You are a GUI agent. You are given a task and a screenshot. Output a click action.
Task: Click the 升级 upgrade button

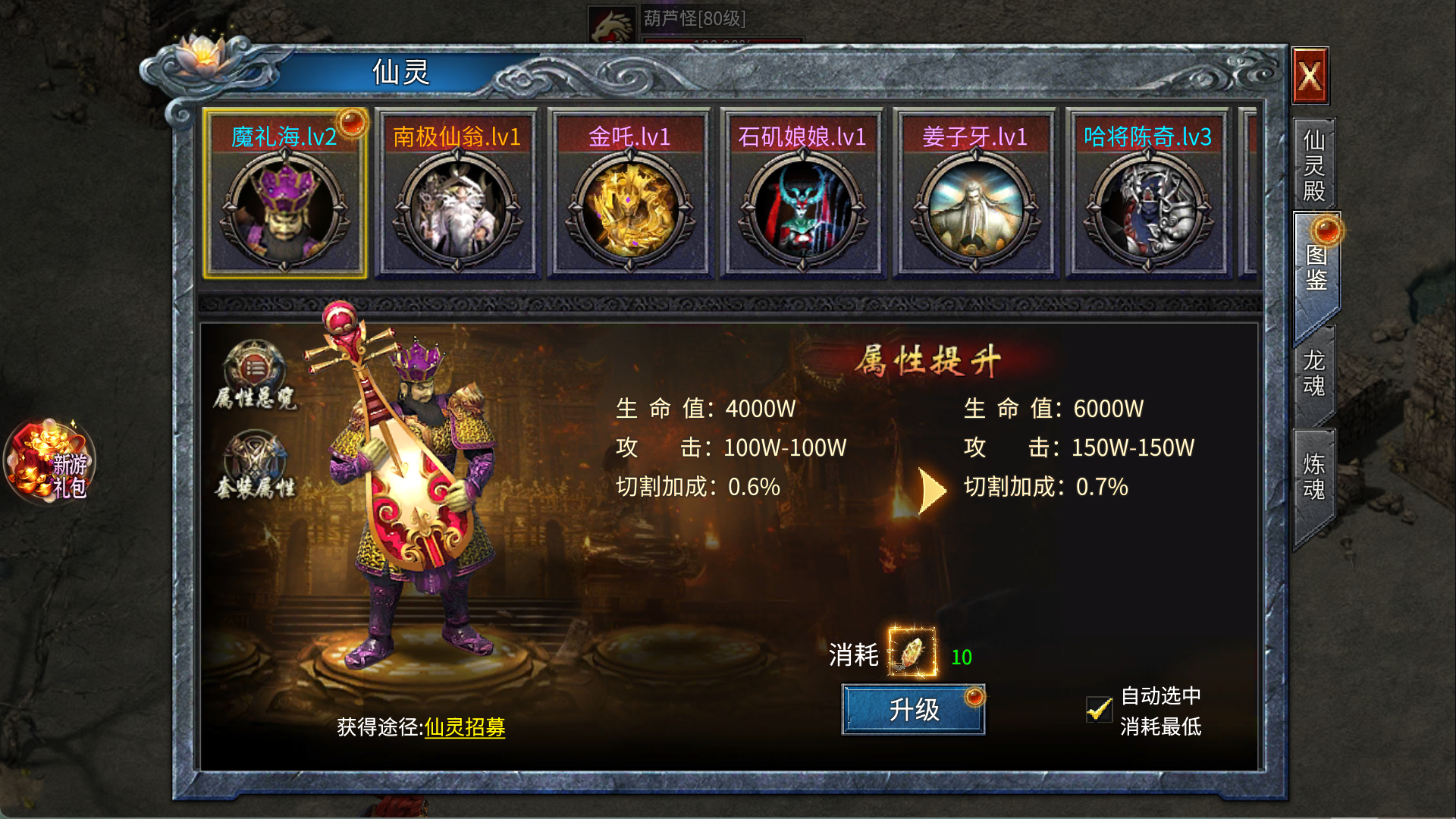[x=913, y=710]
